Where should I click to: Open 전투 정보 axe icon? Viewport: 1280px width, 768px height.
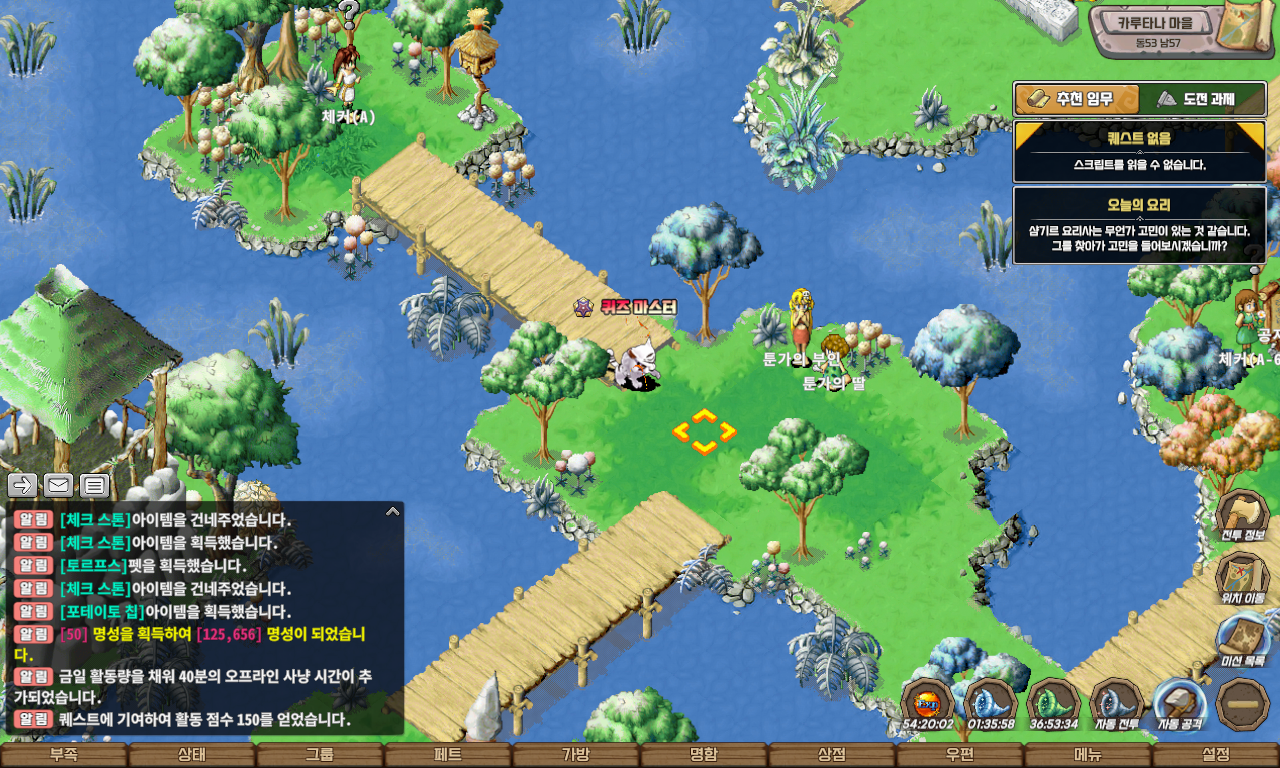1242,515
